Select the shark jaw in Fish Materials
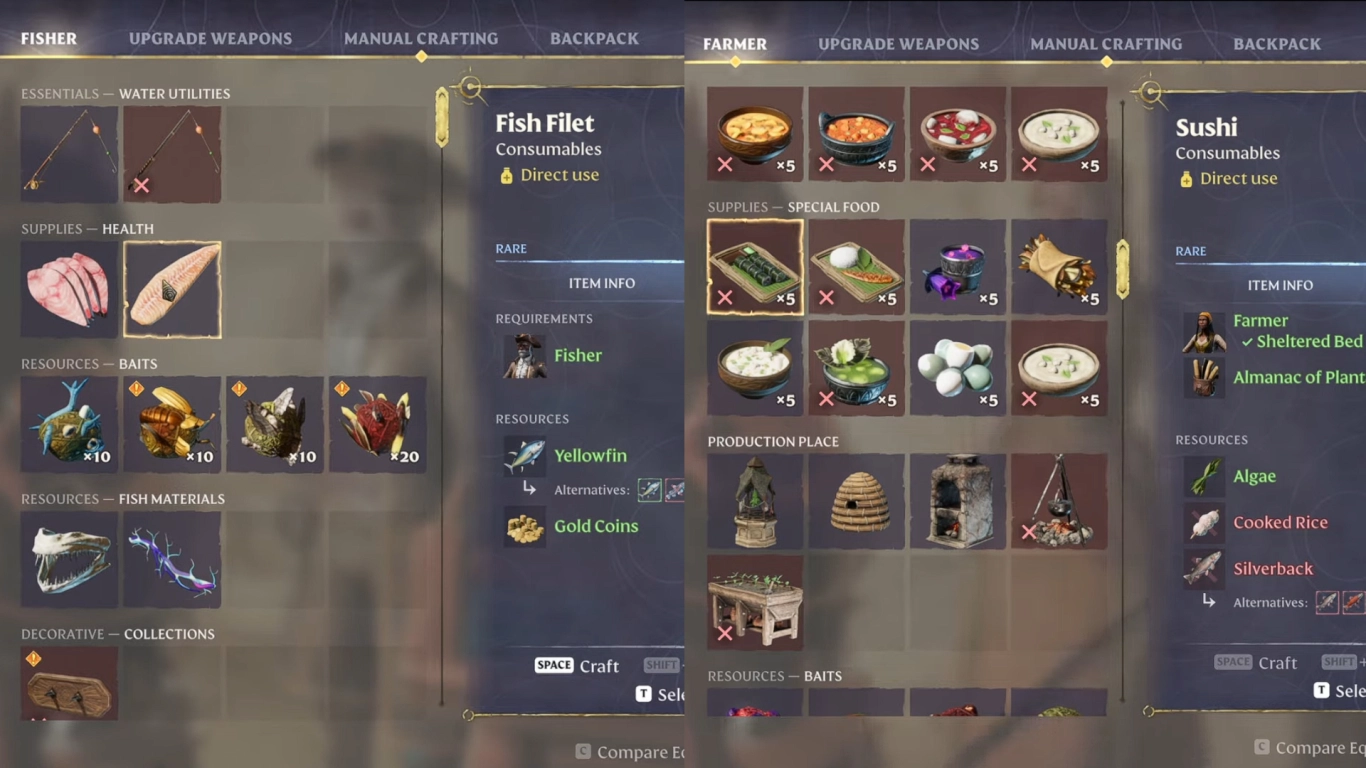The height and width of the screenshot is (768, 1366). point(69,558)
